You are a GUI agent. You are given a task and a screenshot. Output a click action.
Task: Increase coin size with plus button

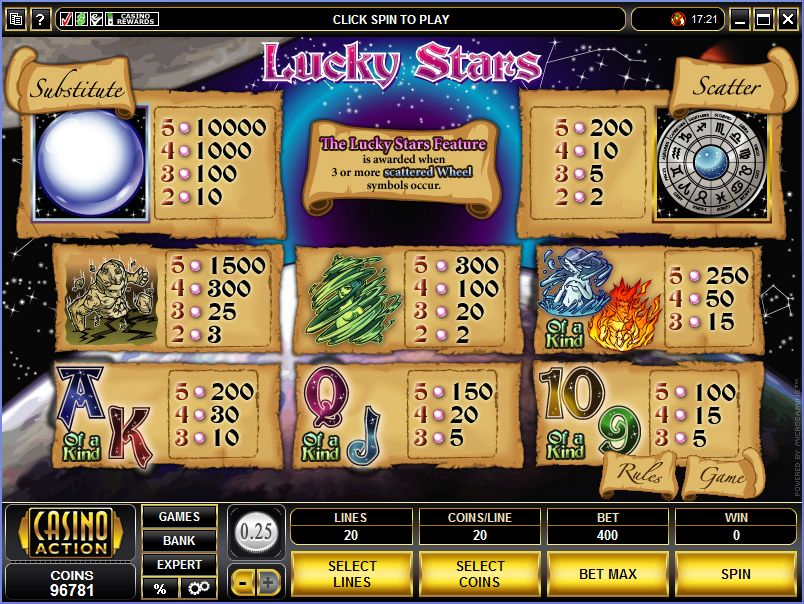click(x=269, y=582)
